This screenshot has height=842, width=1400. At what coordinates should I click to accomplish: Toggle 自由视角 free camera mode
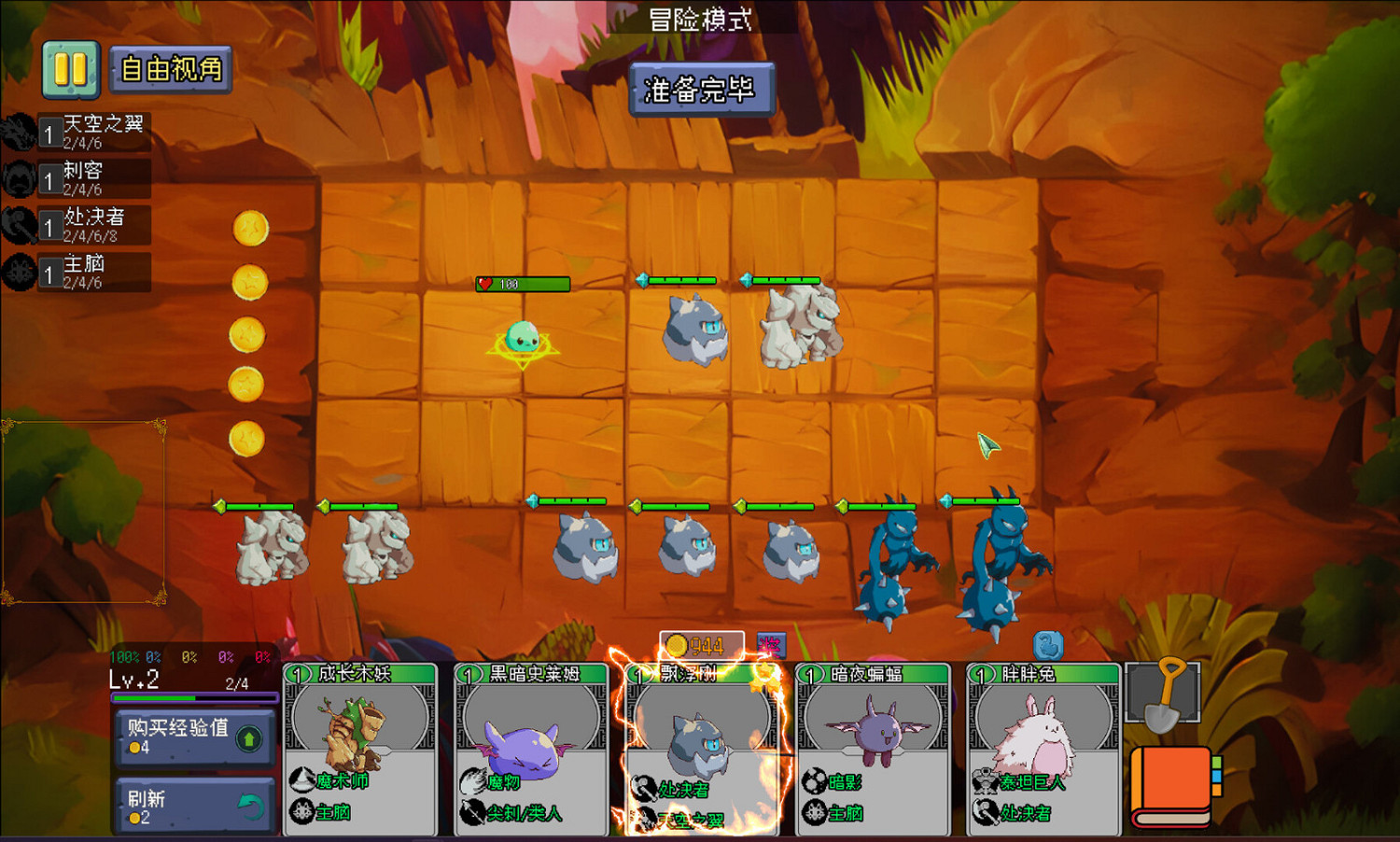click(x=171, y=68)
